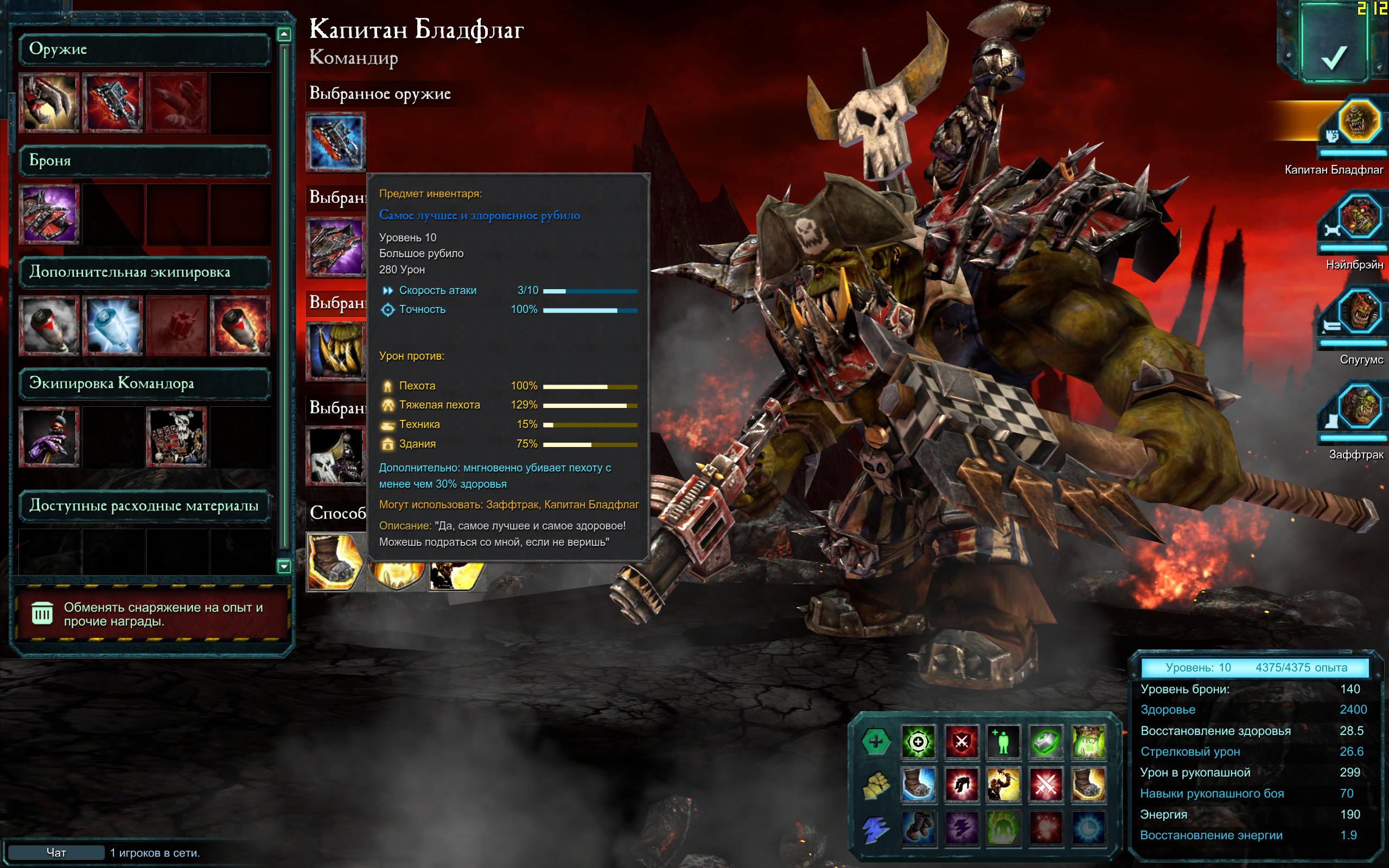Select the power claw weapon in inventory
1389x868 pixels.
click(49, 103)
